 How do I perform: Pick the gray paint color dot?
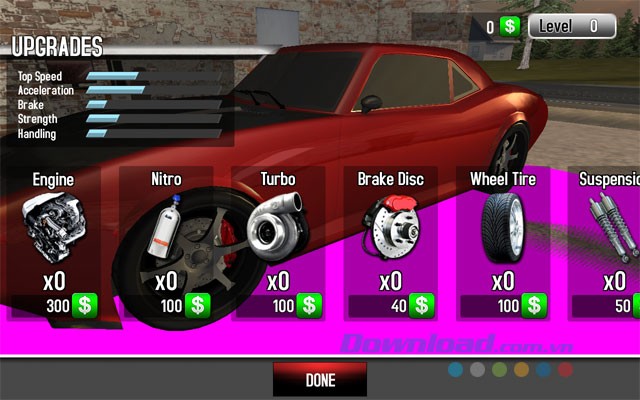477,369
